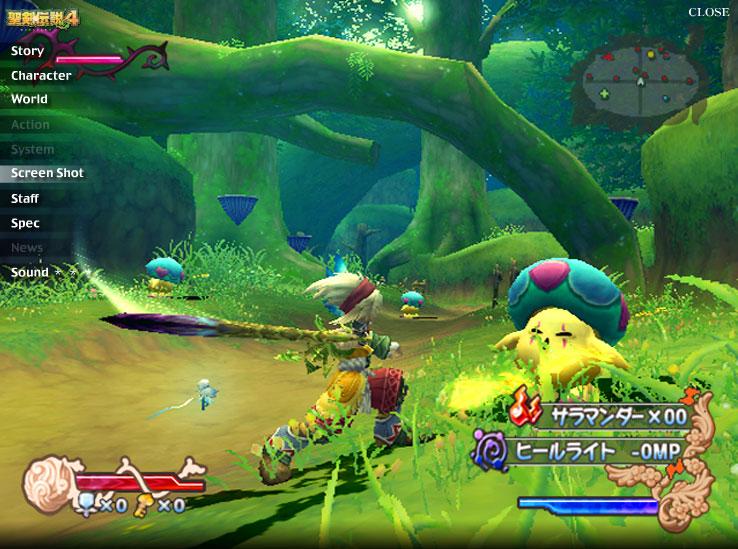Open the Story menu entry
Screen dimensions: 738x549
(x=28, y=51)
